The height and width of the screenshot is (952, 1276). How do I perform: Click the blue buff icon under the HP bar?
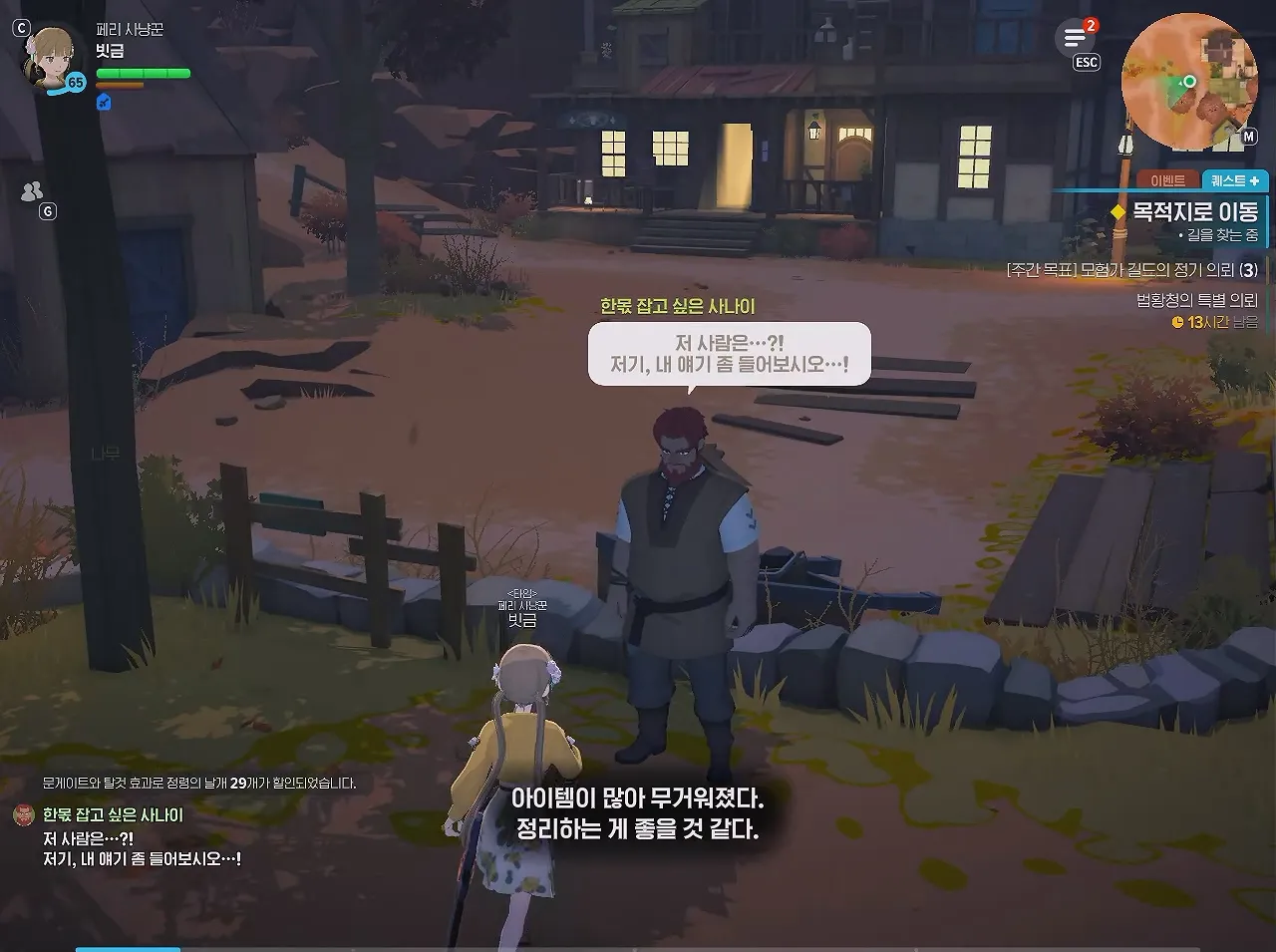(x=103, y=102)
